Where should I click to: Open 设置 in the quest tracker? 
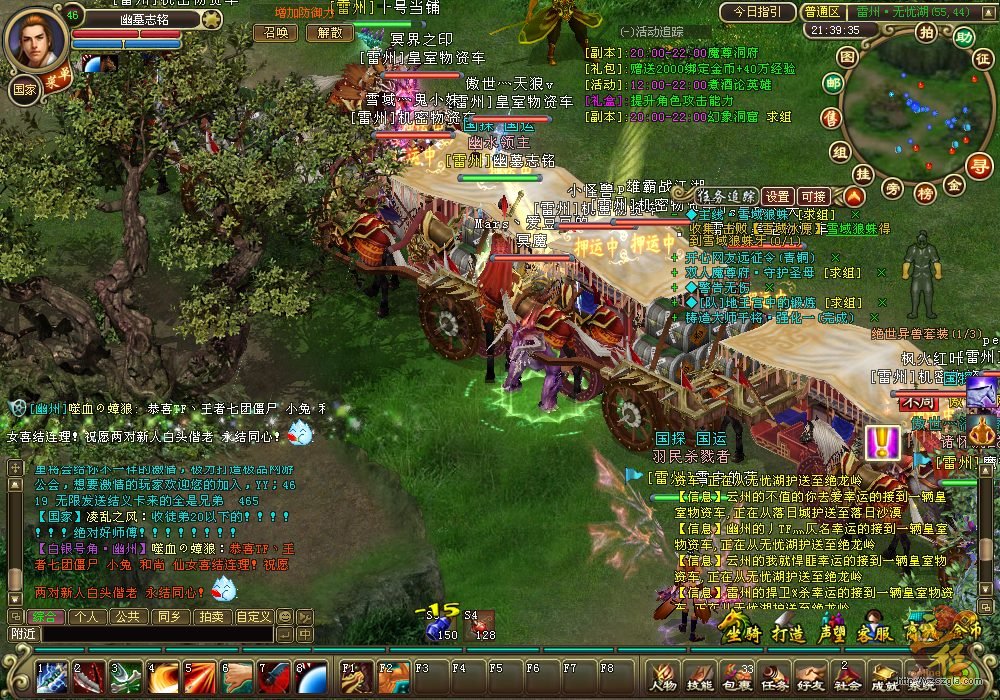coord(777,196)
